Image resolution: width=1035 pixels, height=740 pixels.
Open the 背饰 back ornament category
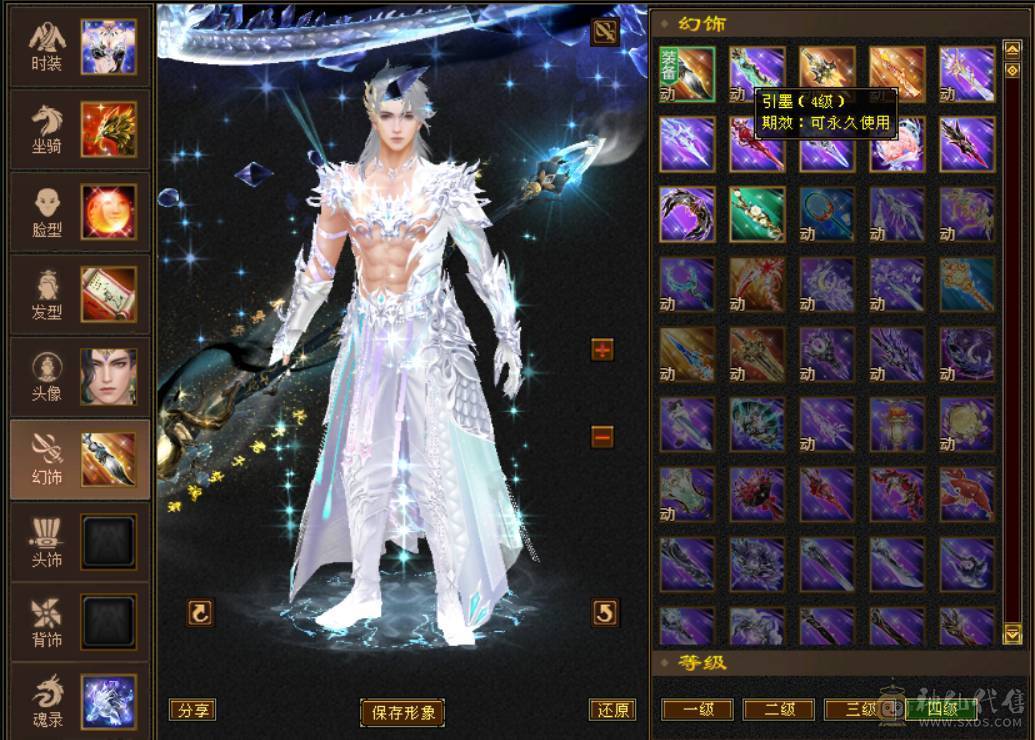tap(78, 623)
